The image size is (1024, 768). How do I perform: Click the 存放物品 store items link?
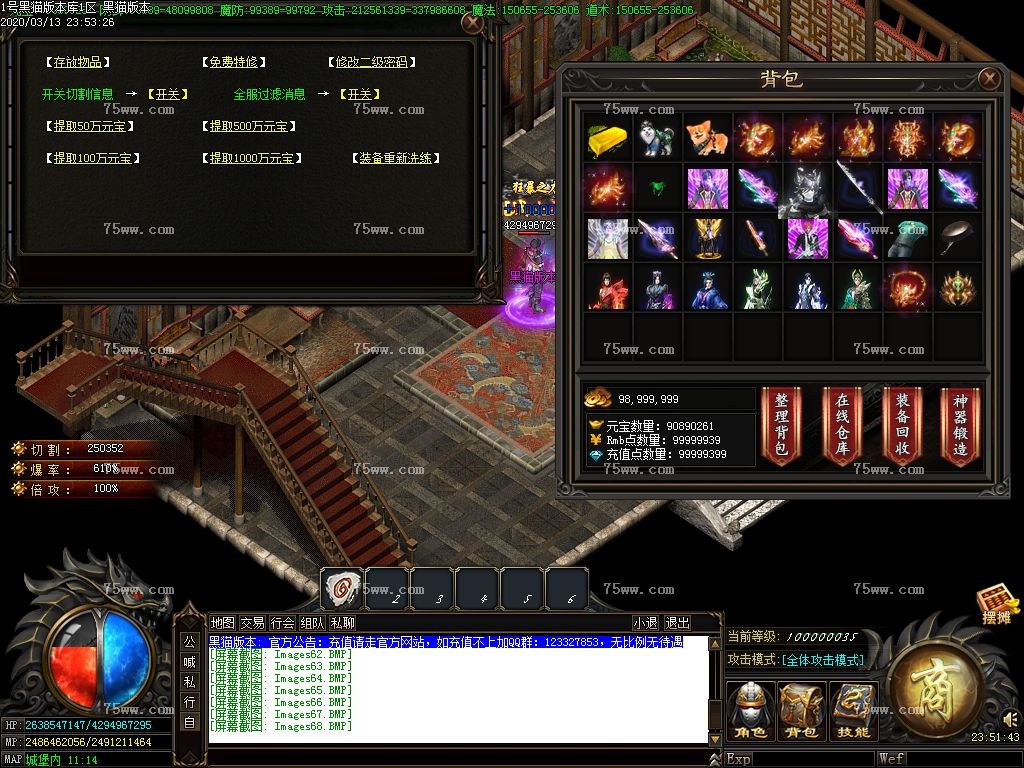(x=77, y=62)
